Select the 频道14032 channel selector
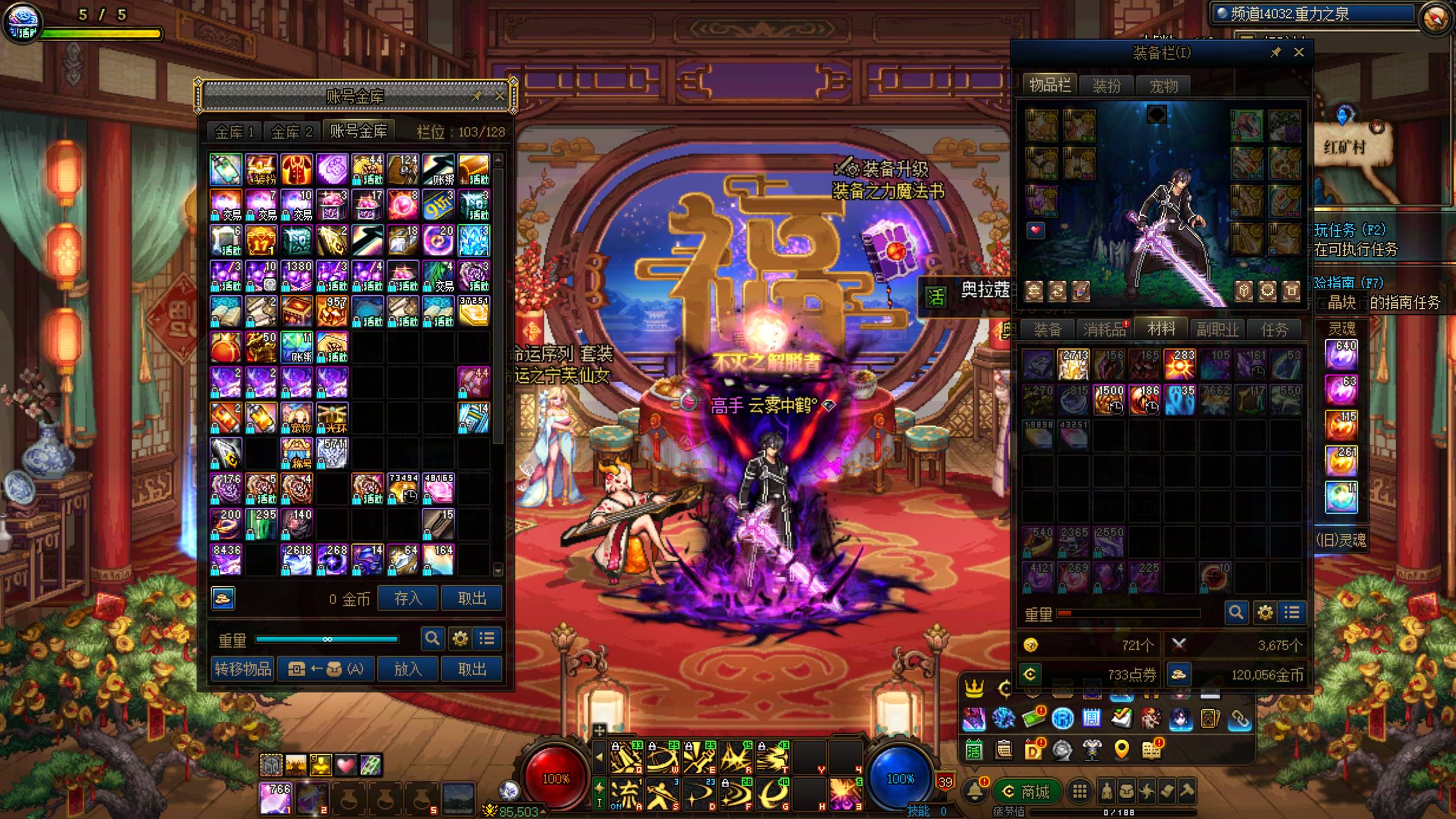 [1312, 14]
